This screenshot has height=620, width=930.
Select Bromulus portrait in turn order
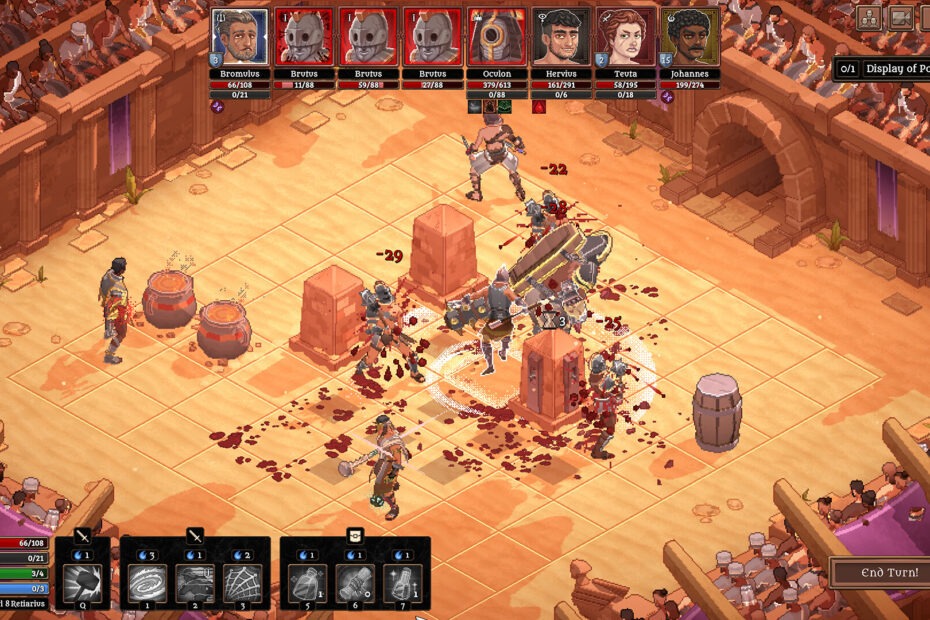pyautogui.click(x=240, y=37)
